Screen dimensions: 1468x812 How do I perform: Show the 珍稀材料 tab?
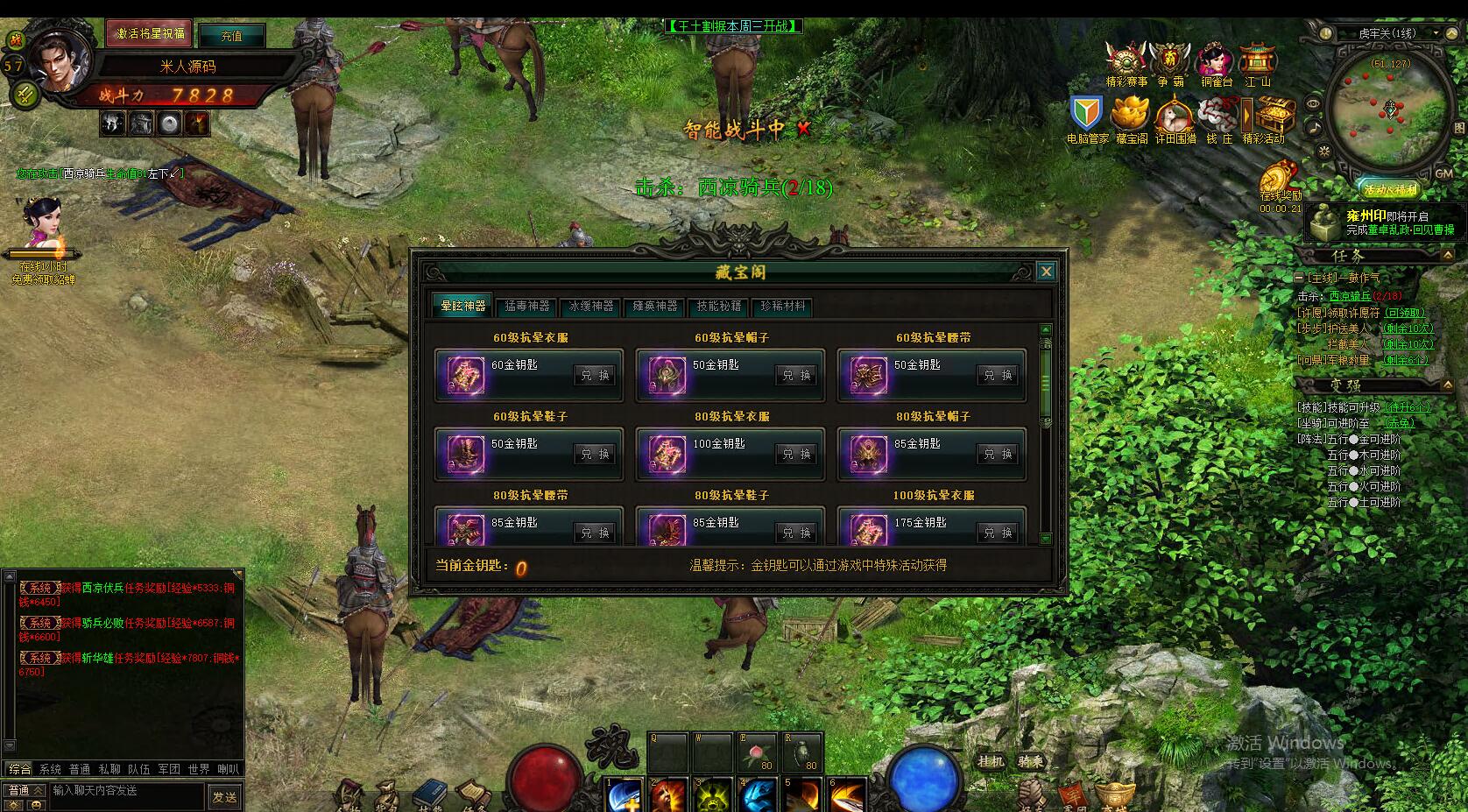783,306
